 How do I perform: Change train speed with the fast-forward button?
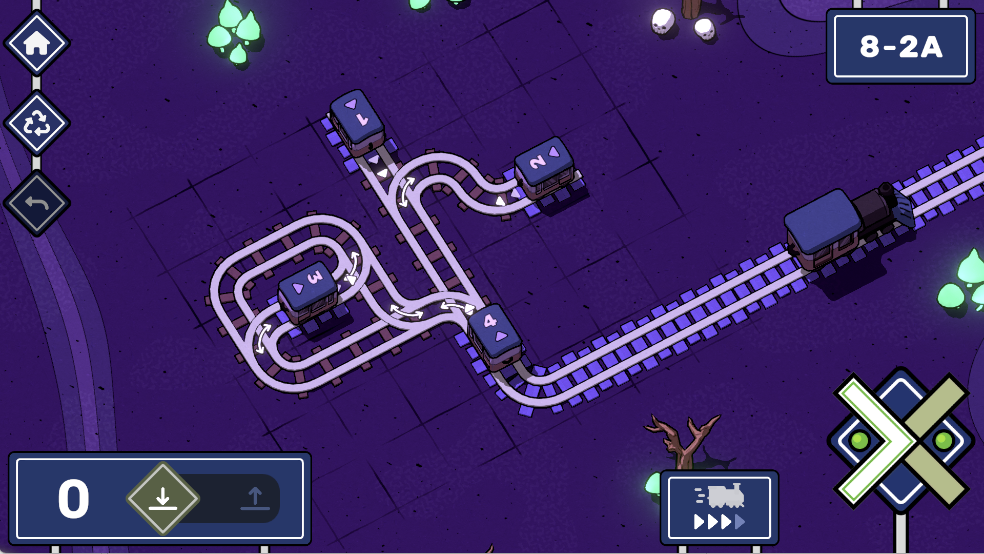point(719,507)
